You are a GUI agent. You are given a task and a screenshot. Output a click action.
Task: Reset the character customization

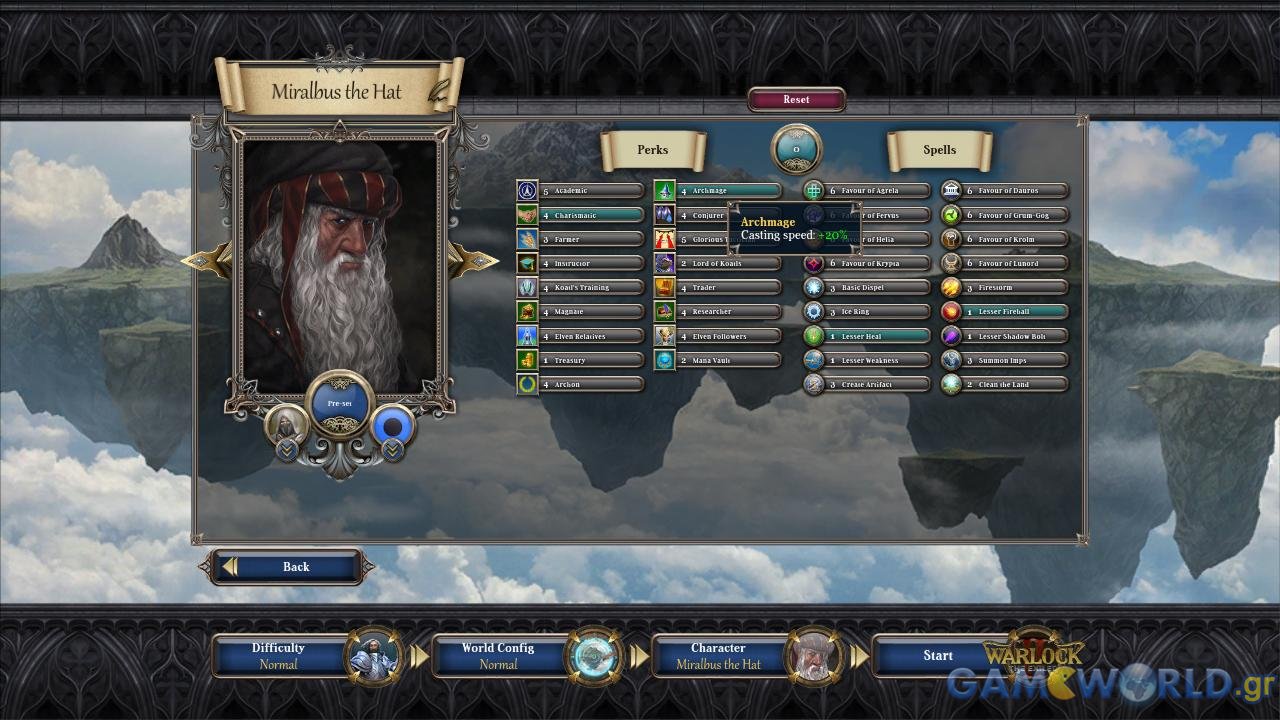tap(796, 100)
